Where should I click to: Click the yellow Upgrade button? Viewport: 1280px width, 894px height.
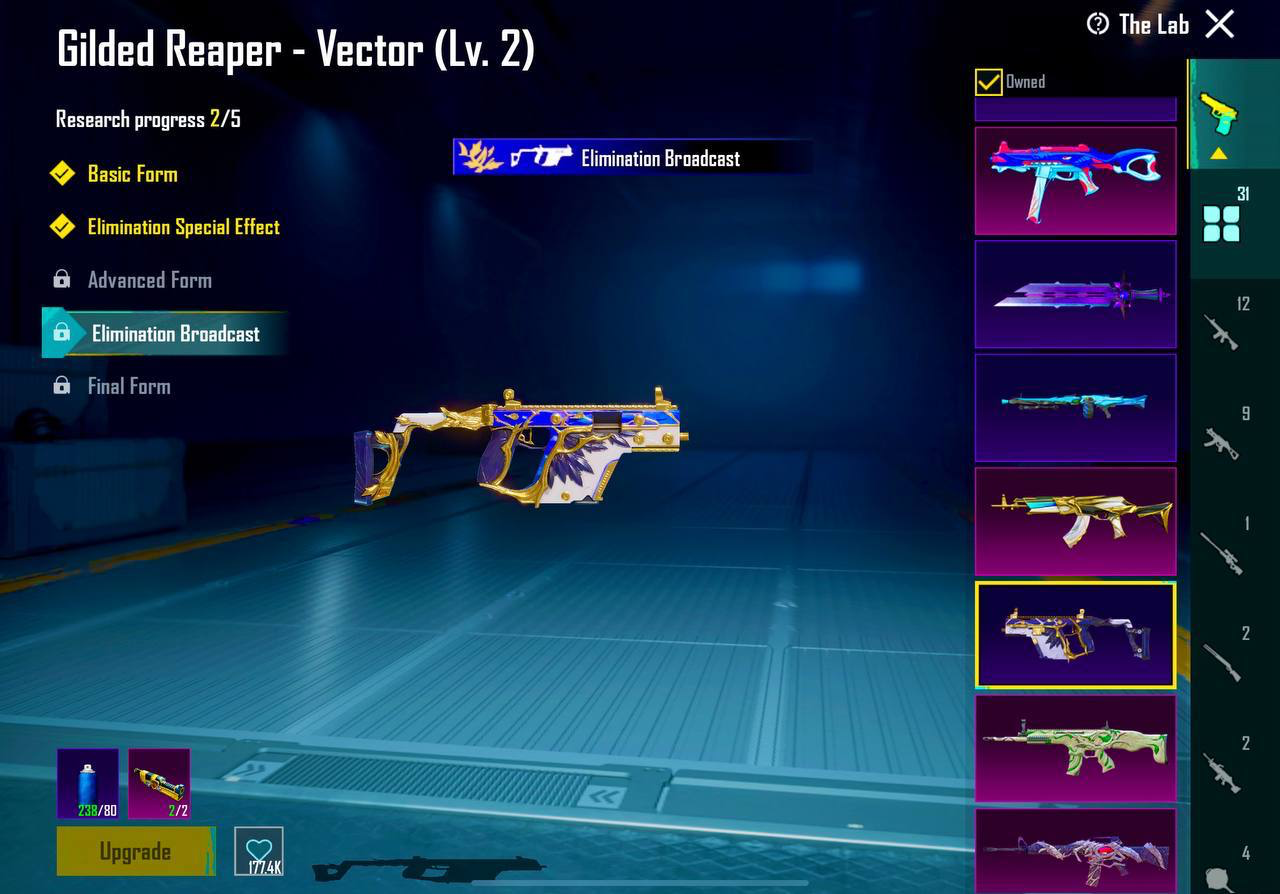coord(135,851)
